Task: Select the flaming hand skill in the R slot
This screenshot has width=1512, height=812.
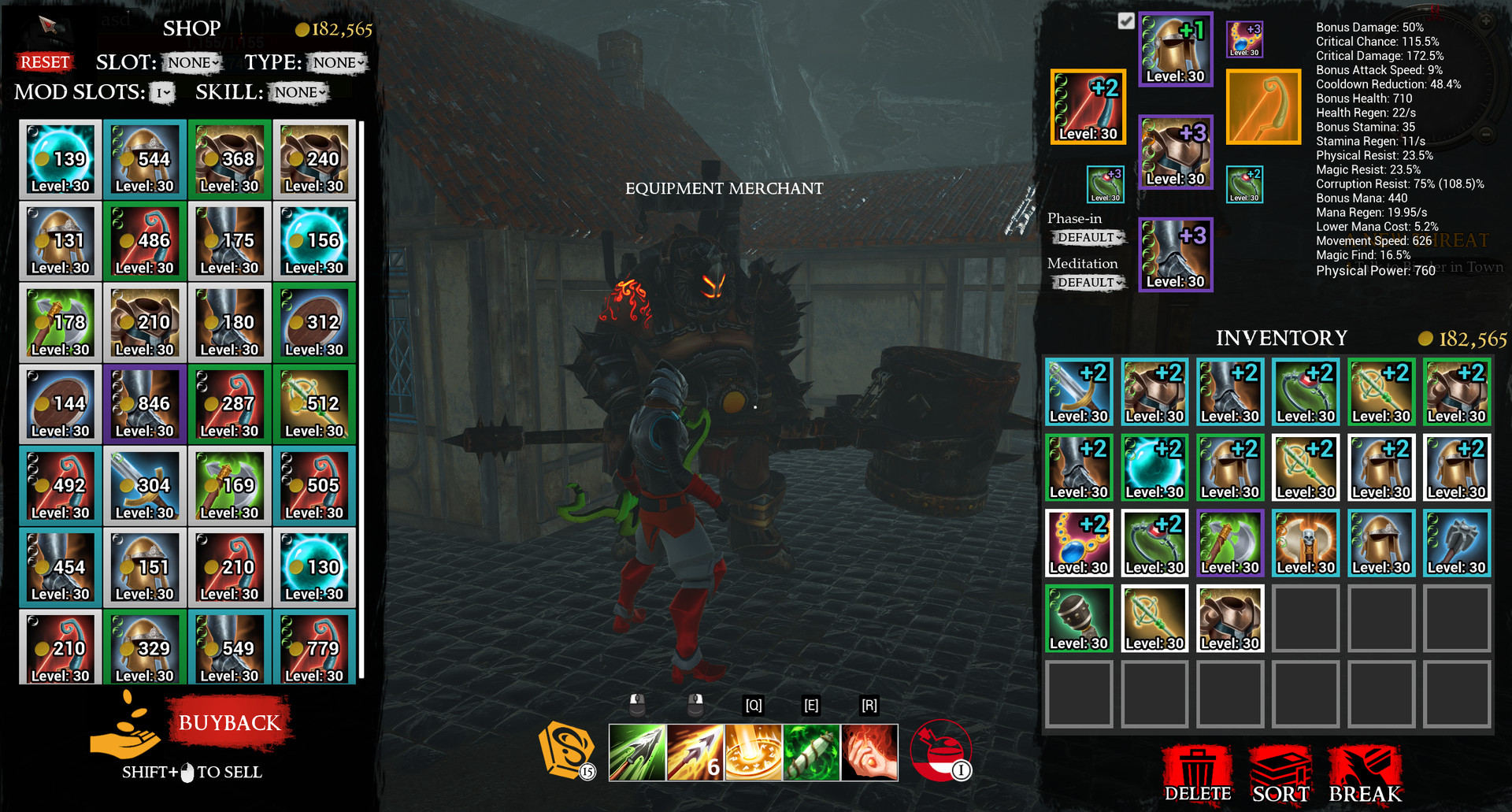Action: coord(869,752)
